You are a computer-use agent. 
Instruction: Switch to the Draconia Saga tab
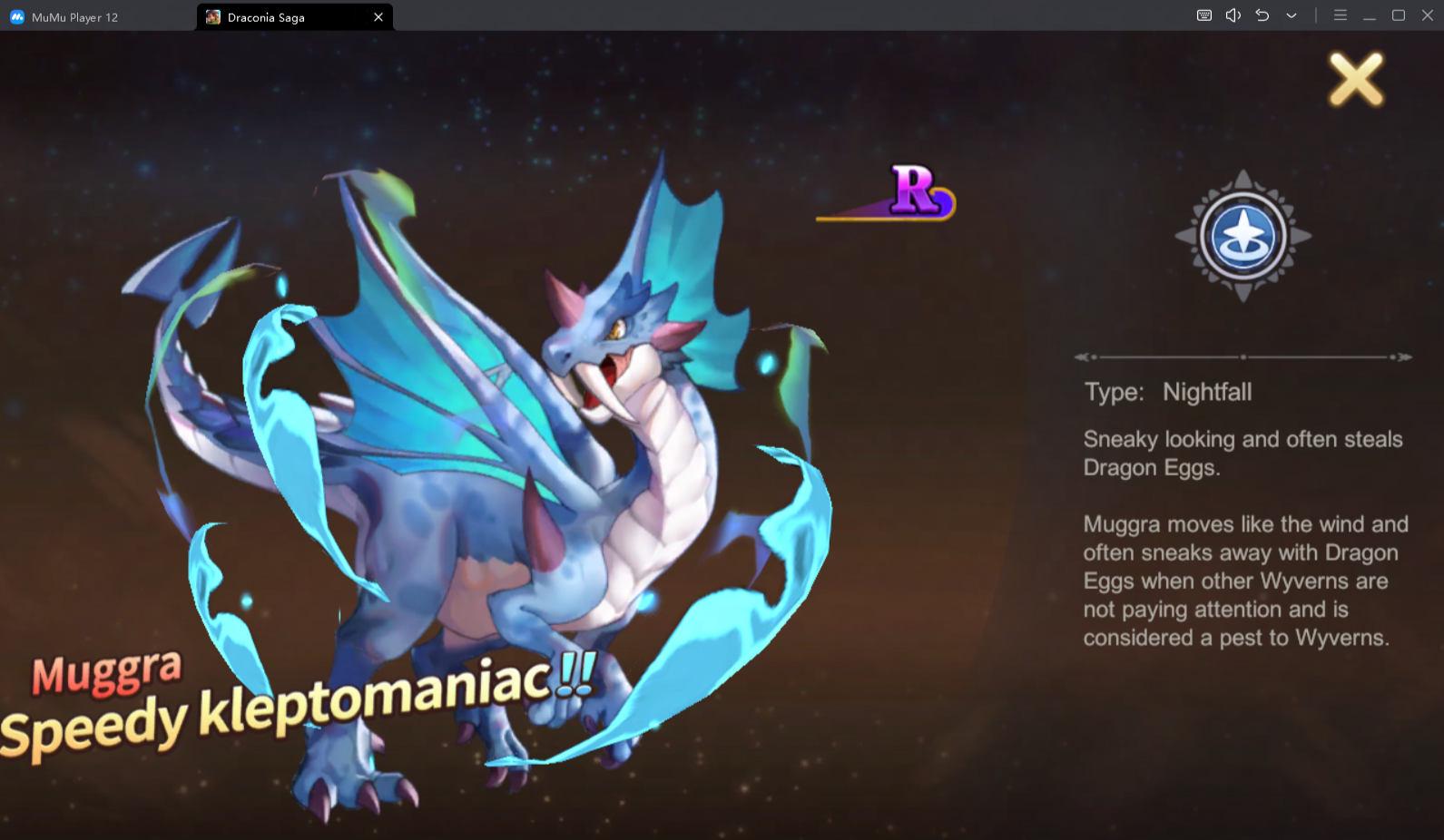point(272,16)
